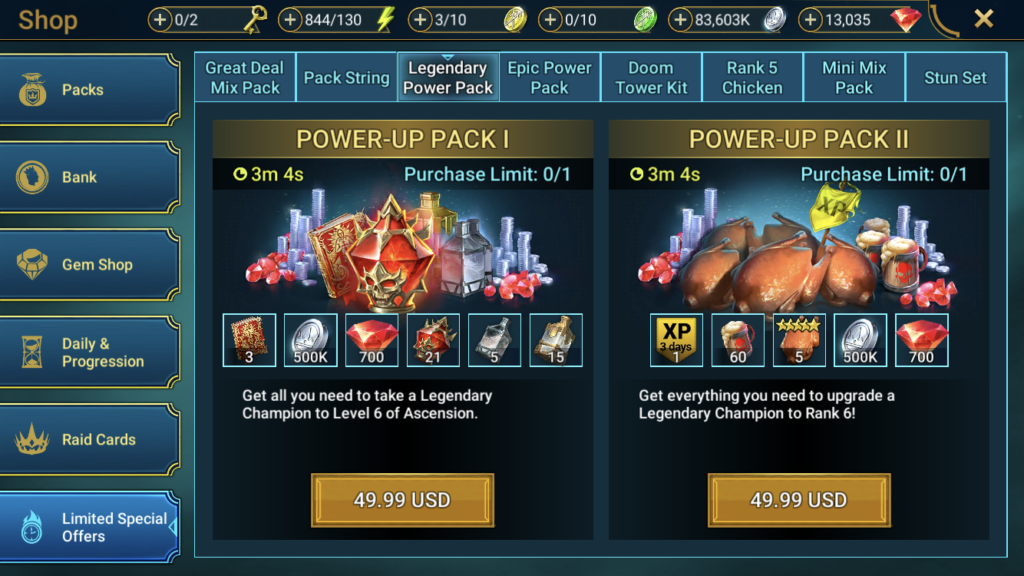Buy Power-Up Pack I for 49.99 USD

click(402, 500)
